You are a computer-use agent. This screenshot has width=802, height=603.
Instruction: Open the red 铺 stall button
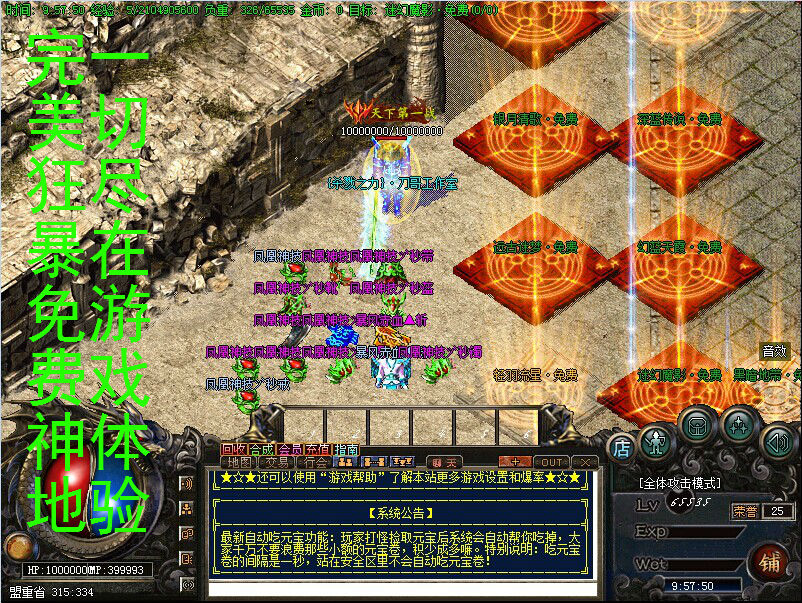[x=771, y=561]
